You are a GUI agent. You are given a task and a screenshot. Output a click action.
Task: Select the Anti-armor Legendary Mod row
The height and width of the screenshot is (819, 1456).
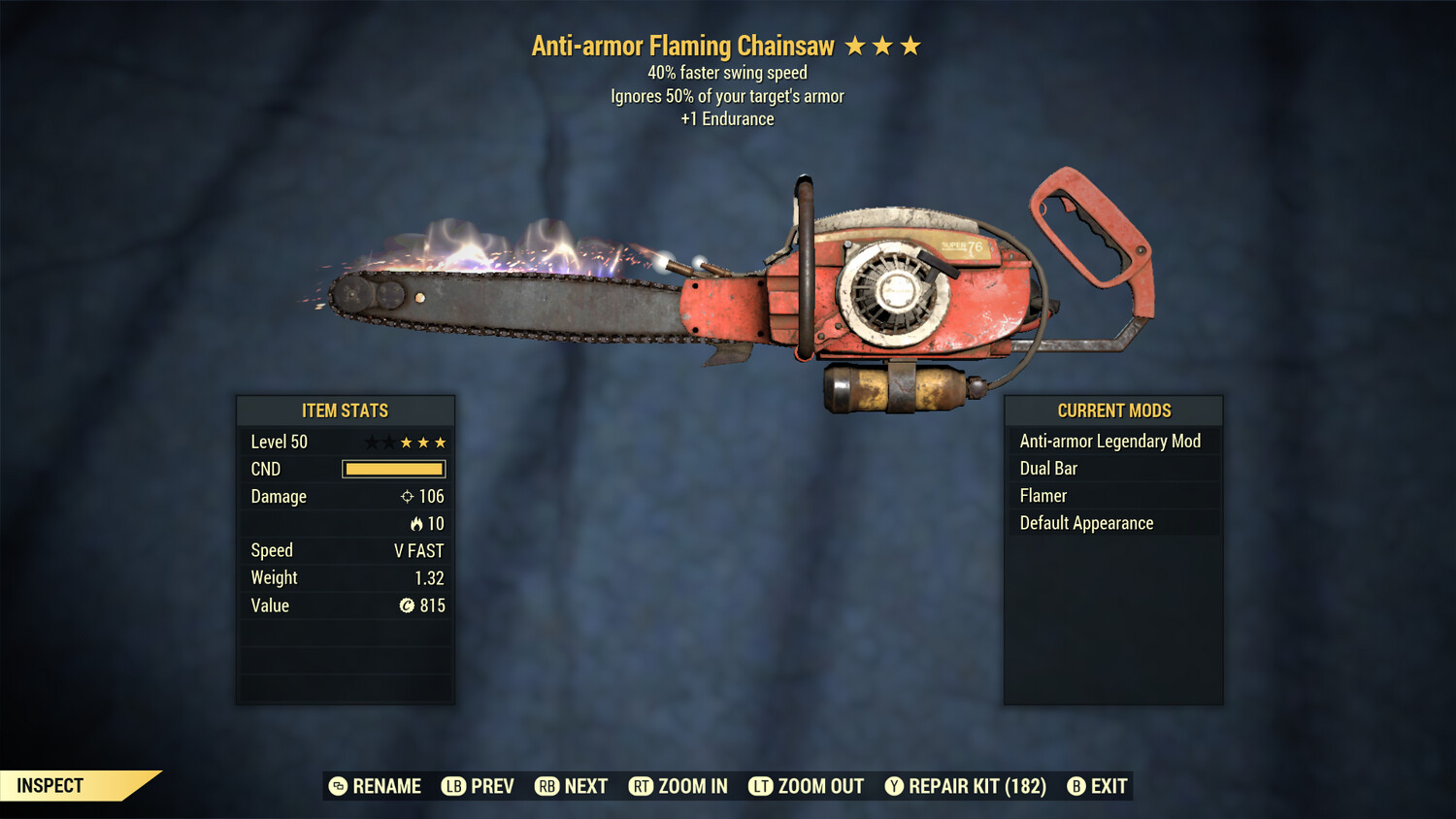pyautogui.click(x=1112, y=442)
